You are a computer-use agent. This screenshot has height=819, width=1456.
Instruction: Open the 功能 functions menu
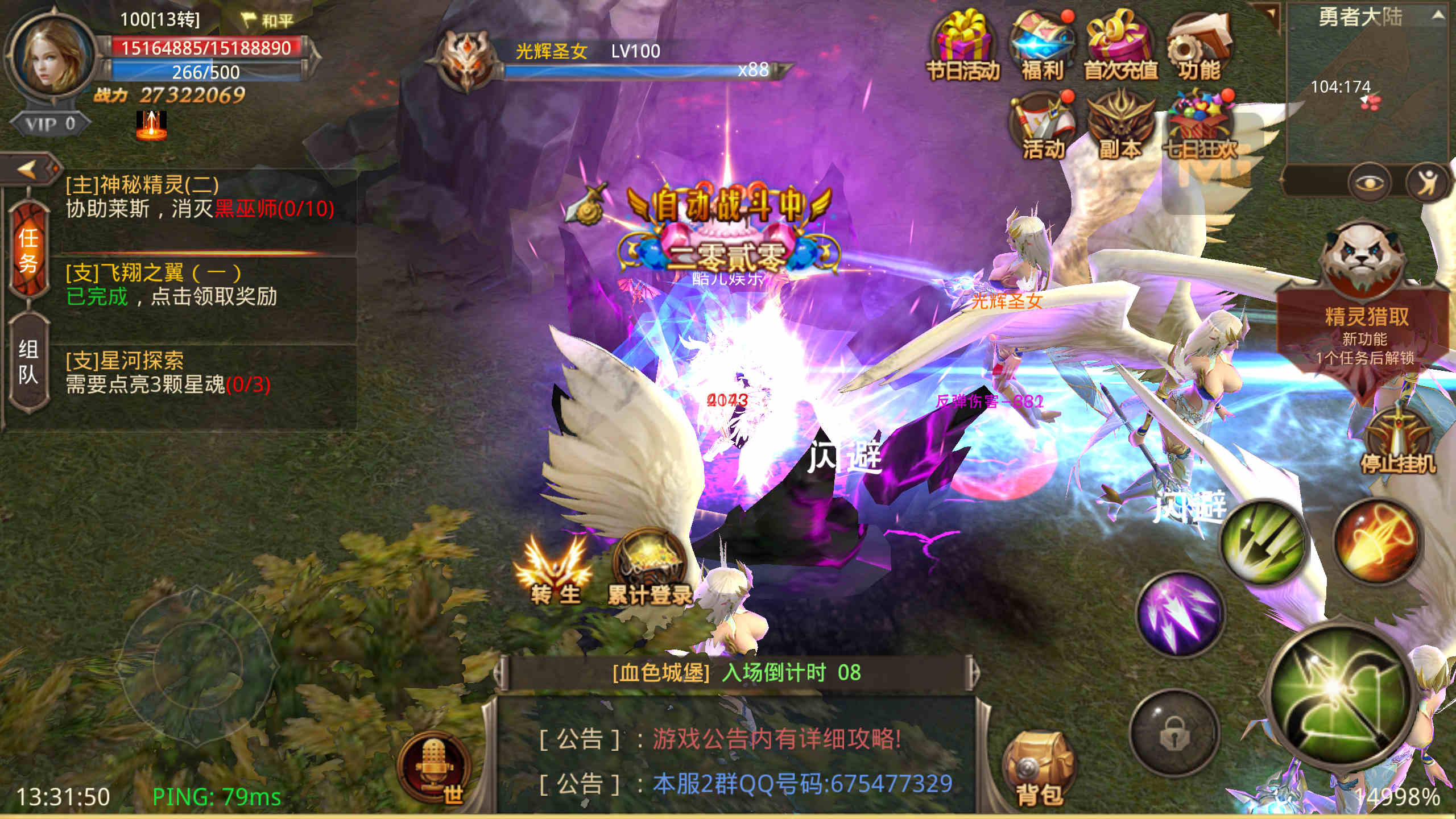click(1199, 47)
